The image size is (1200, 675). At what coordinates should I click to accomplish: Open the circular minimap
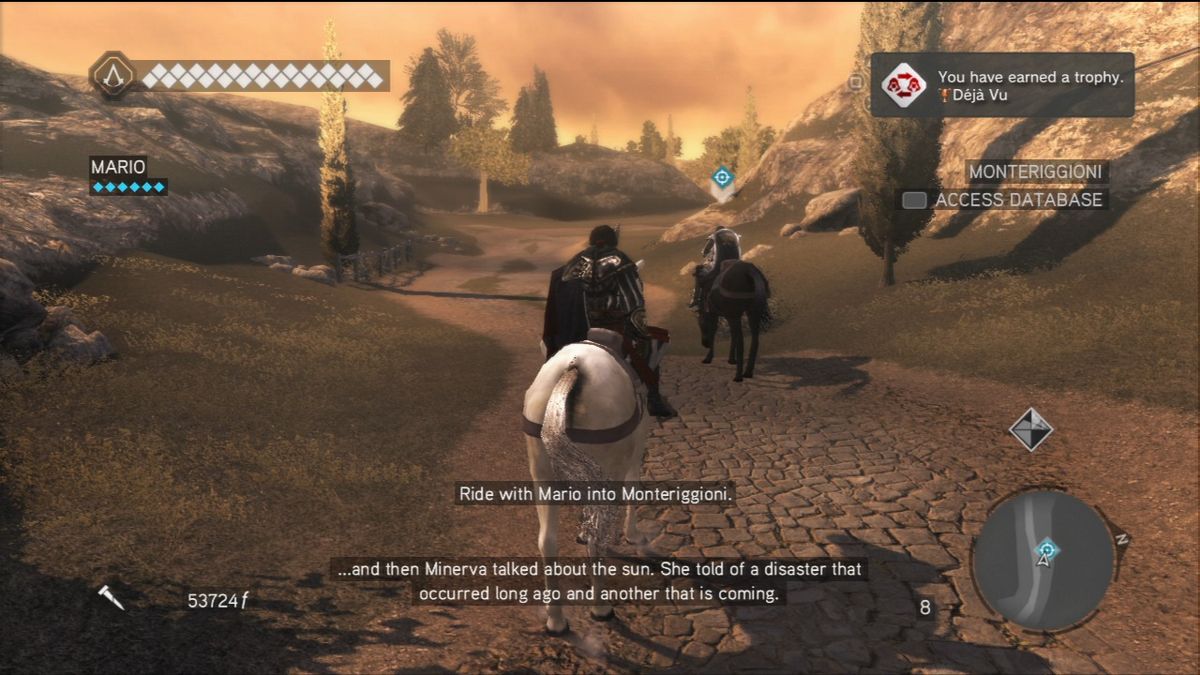click(x=1043, y=560)
